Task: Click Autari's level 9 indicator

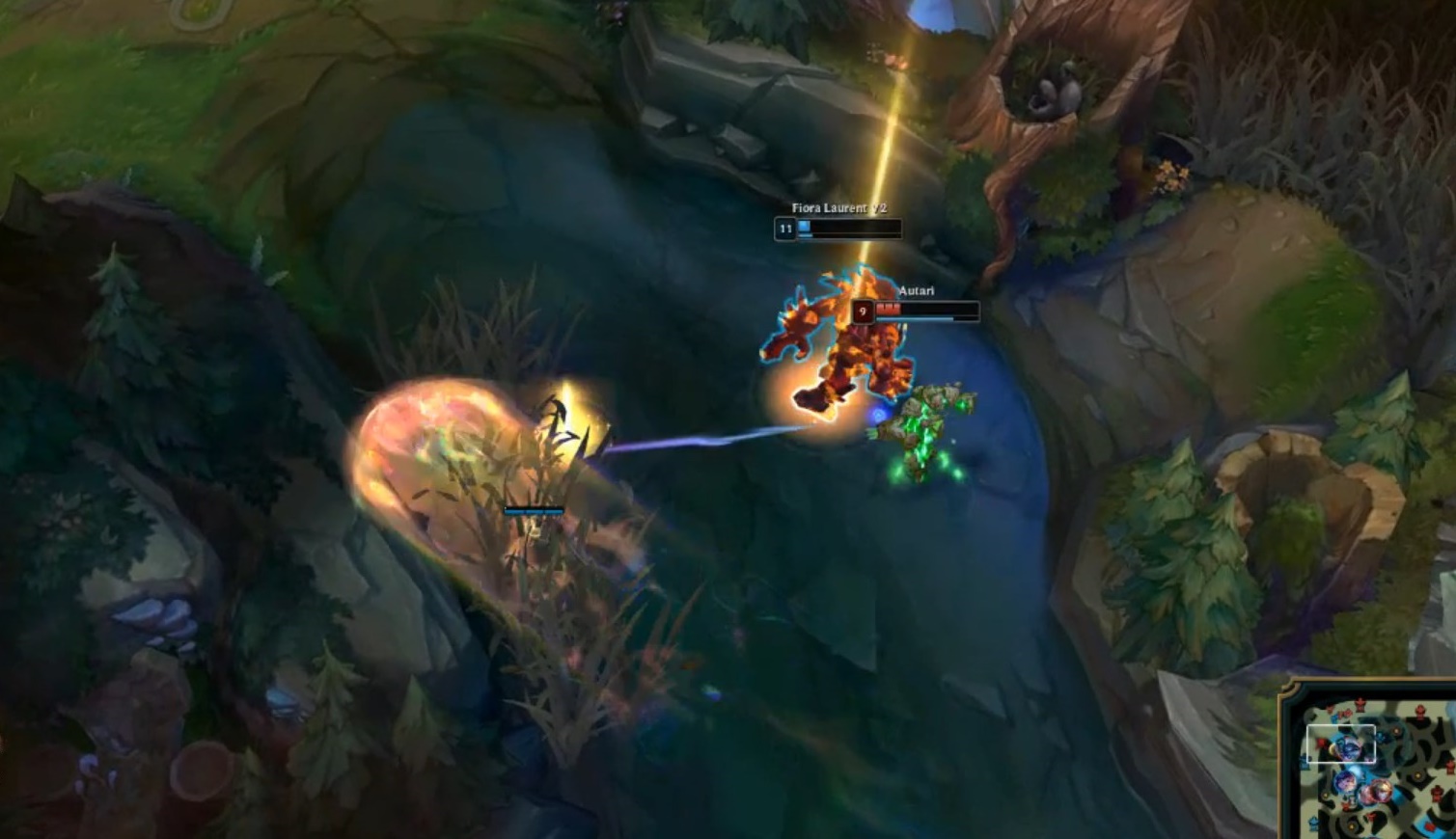Action: (862, 310)
